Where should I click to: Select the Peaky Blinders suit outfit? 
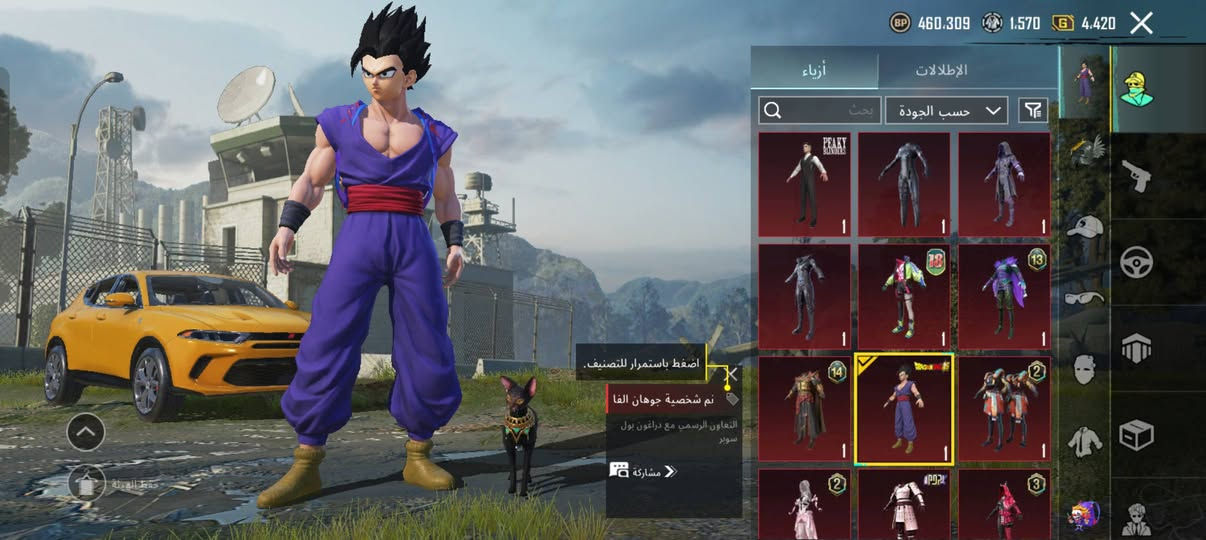coord(804,184)
